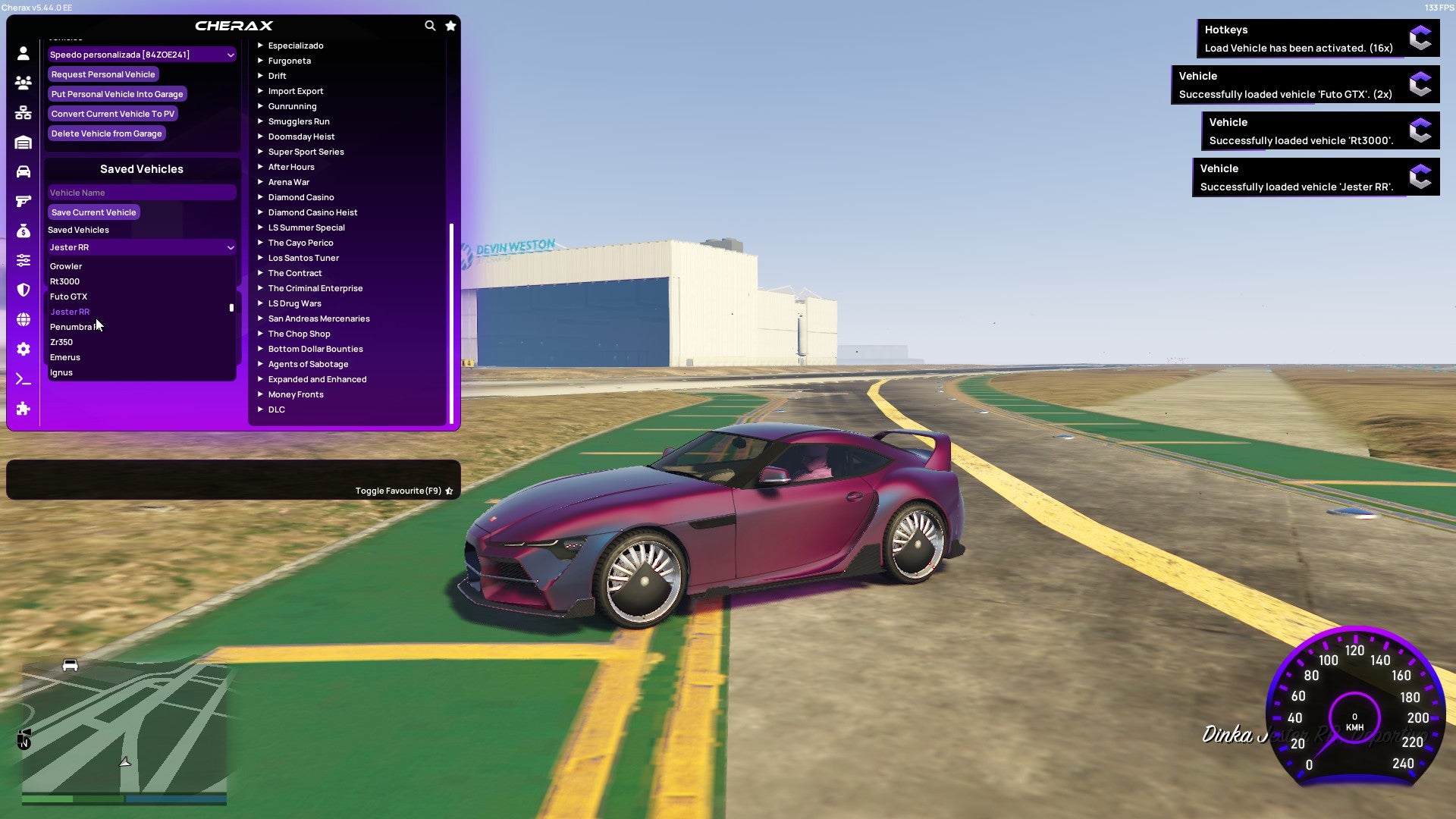Image resolution: width=1456 pixels, height=819 pixels.
Task: Click Save Current Vehicle
Action: tap(93, 212)
